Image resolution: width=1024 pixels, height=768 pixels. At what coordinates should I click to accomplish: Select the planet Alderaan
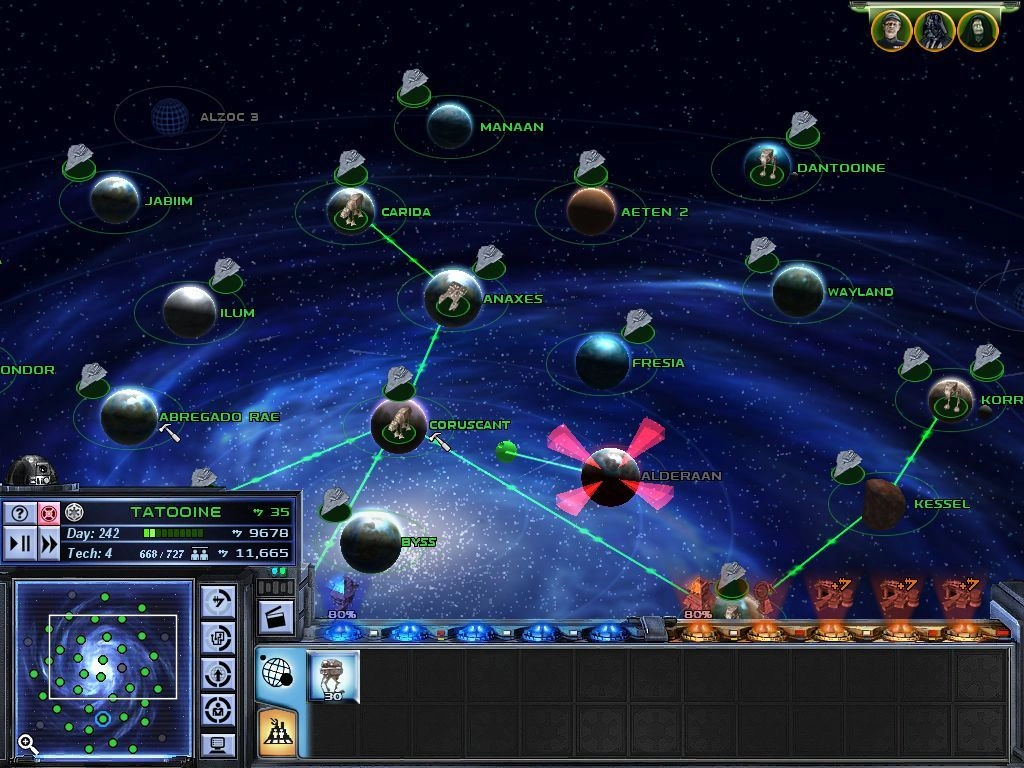pos(610,477)
